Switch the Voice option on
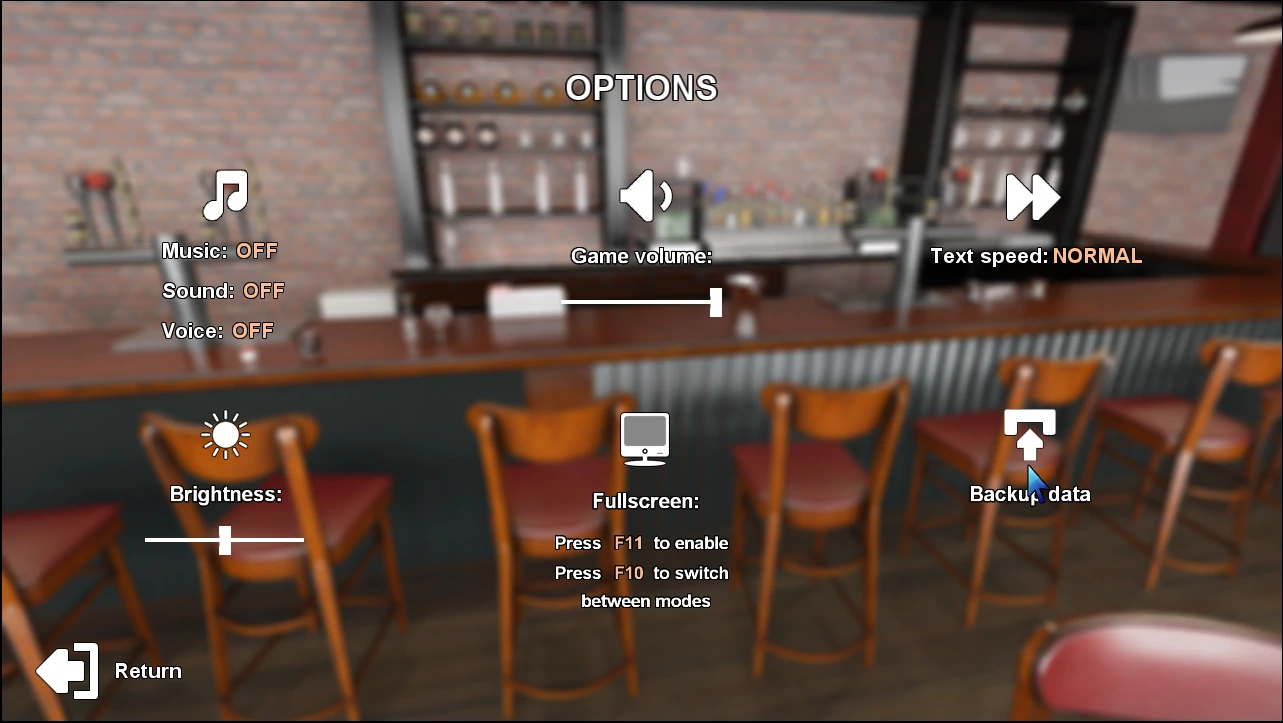Viewport: 1283px width, 723px height. (x=252, y=331)
